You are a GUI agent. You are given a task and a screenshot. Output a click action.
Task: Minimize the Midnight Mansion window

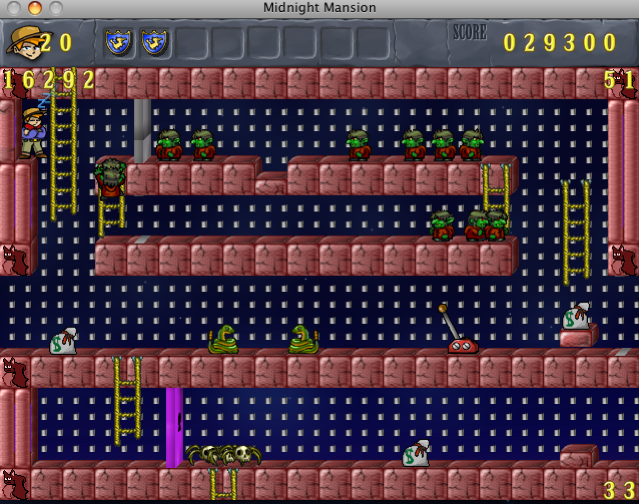point(34,8)
